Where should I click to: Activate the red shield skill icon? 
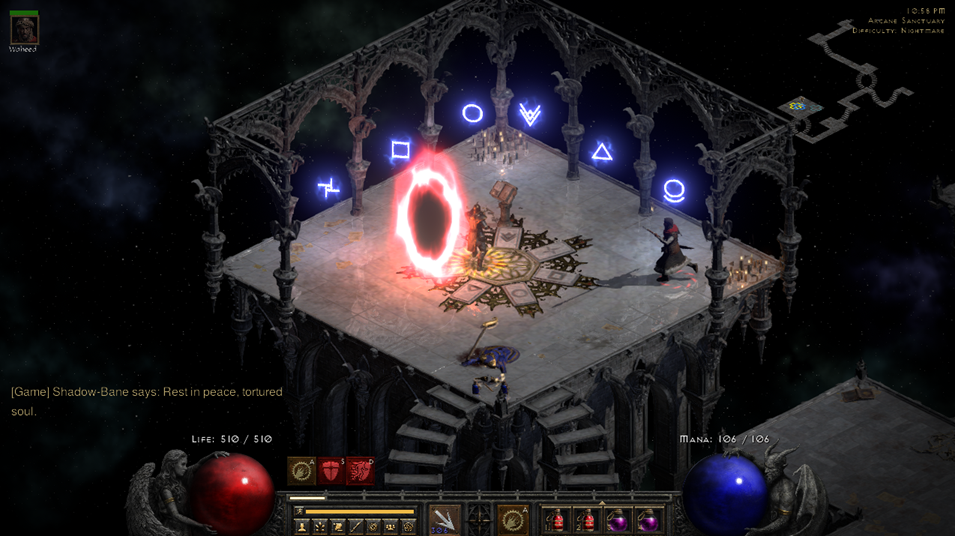(x=330, y=471)
